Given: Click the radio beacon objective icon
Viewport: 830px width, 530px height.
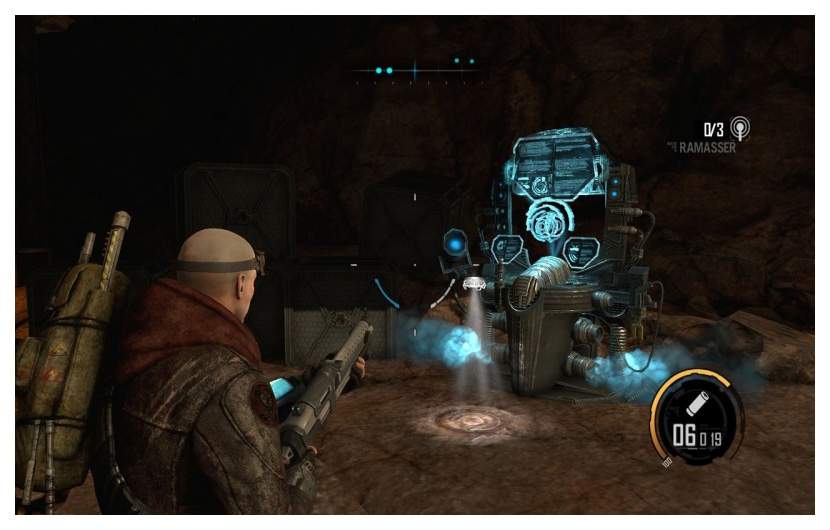Looking at the screenshot, I should 740,128.
